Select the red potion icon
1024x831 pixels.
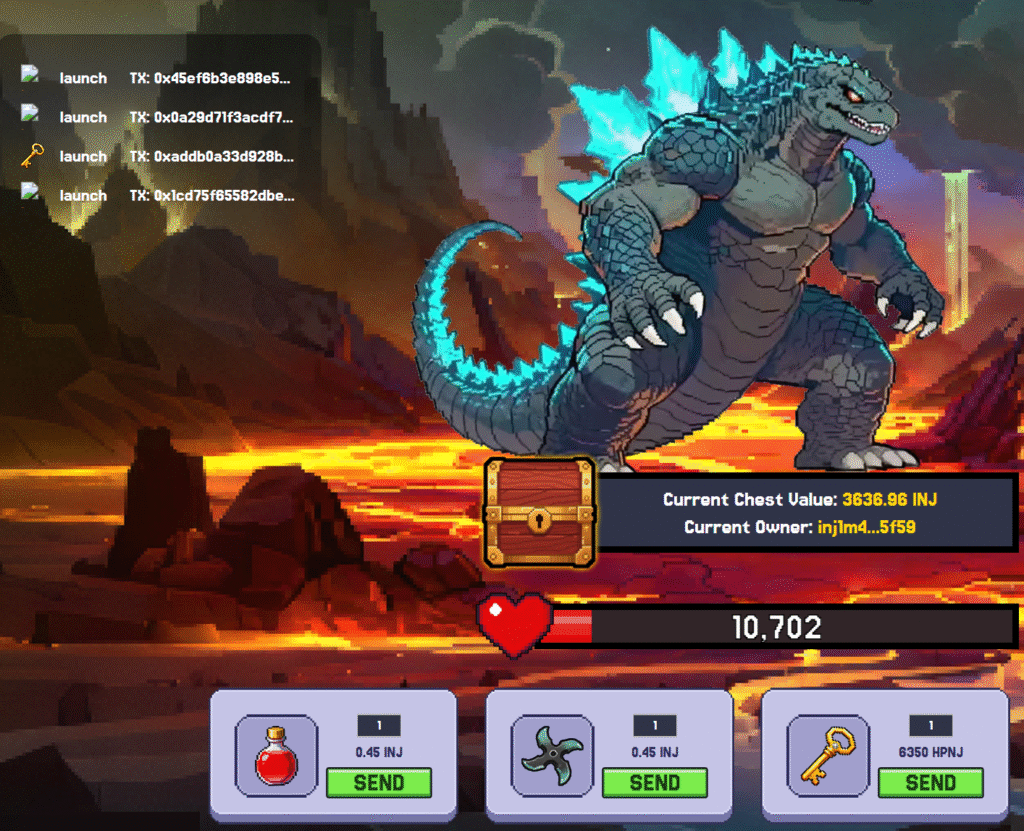pyautogui.click(x=276, y=756)
